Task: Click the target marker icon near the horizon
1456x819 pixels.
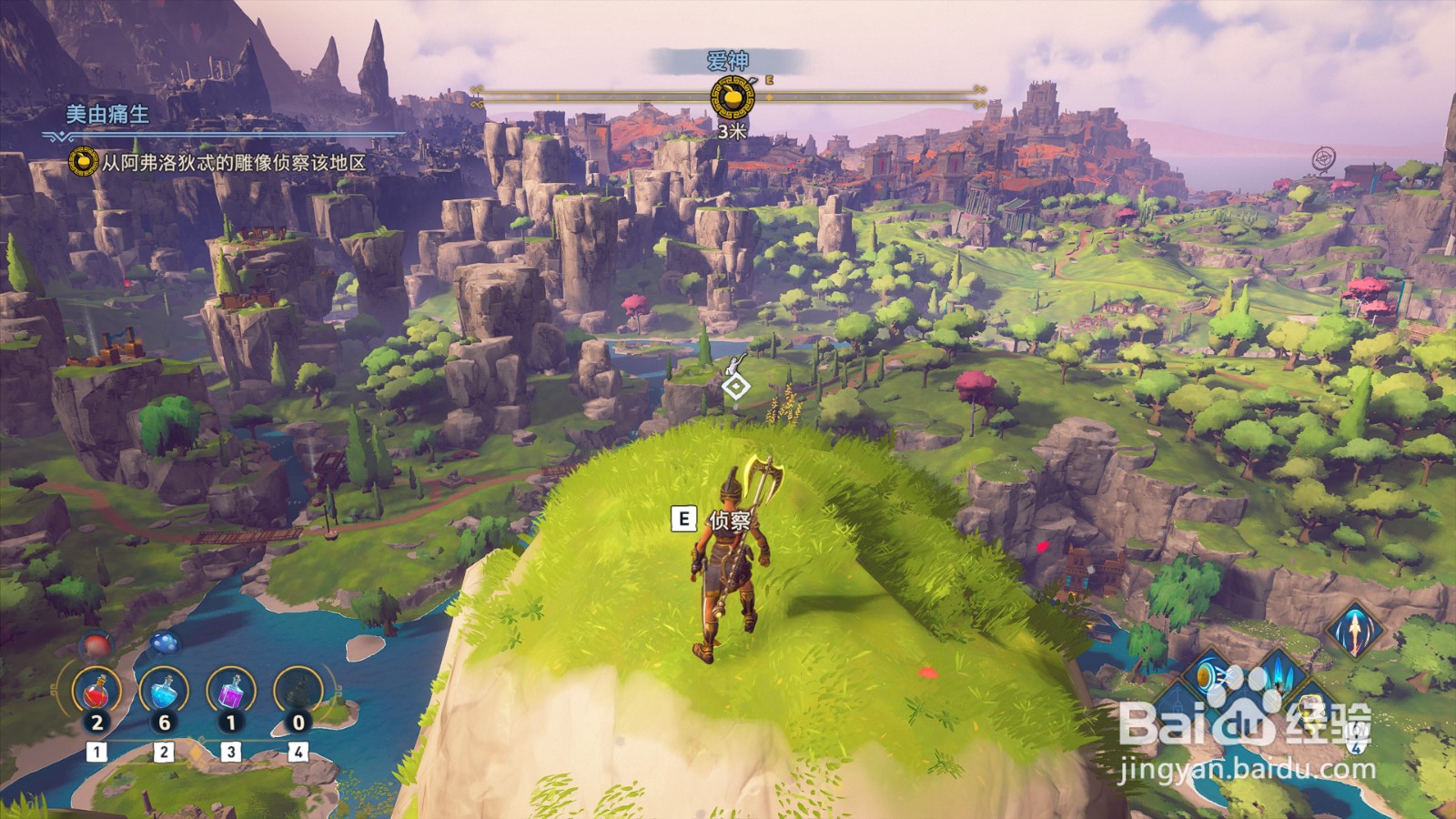Action: [1323, 159]
